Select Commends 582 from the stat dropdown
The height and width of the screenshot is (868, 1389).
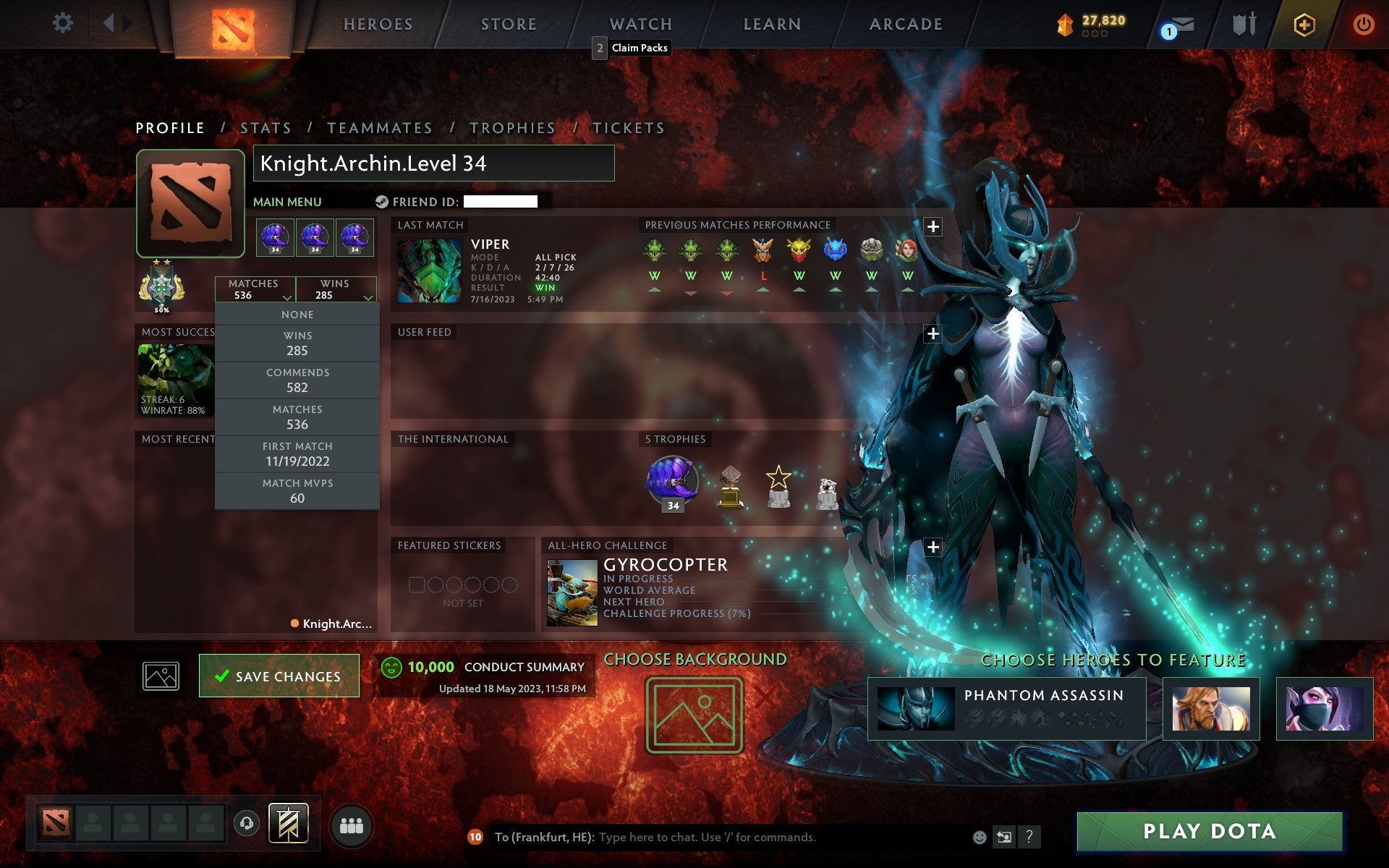pyautogui.click(x=297, y=380)
